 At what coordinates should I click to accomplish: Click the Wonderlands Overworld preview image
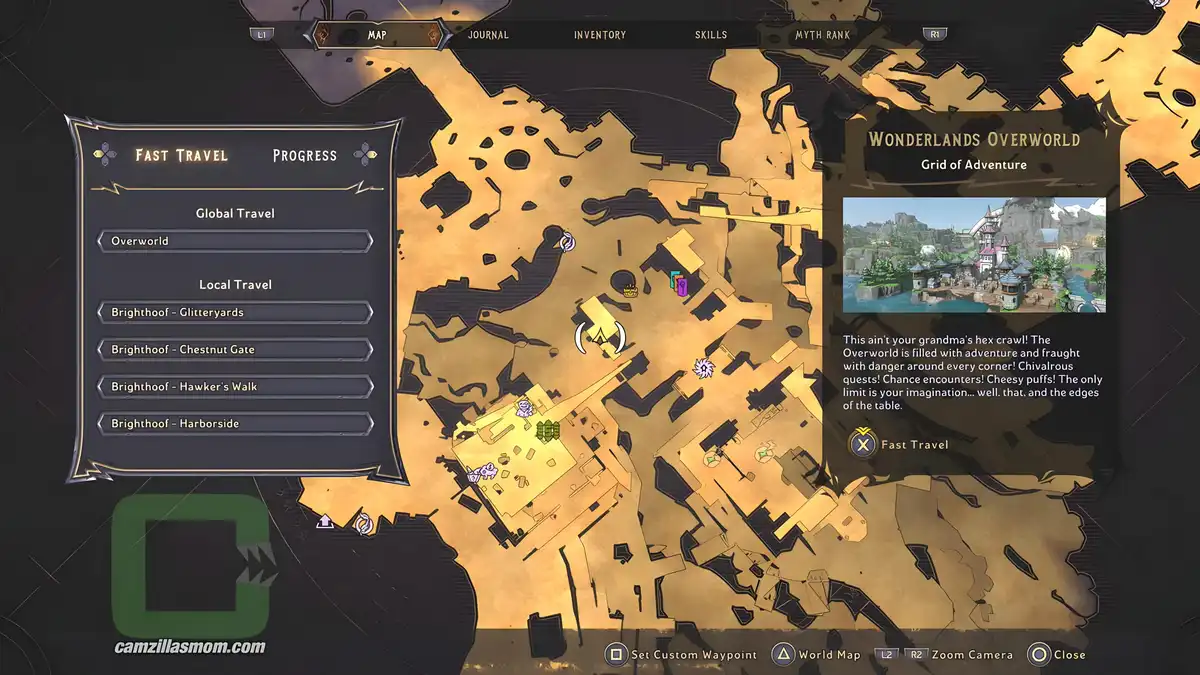(x=974, y=255)
